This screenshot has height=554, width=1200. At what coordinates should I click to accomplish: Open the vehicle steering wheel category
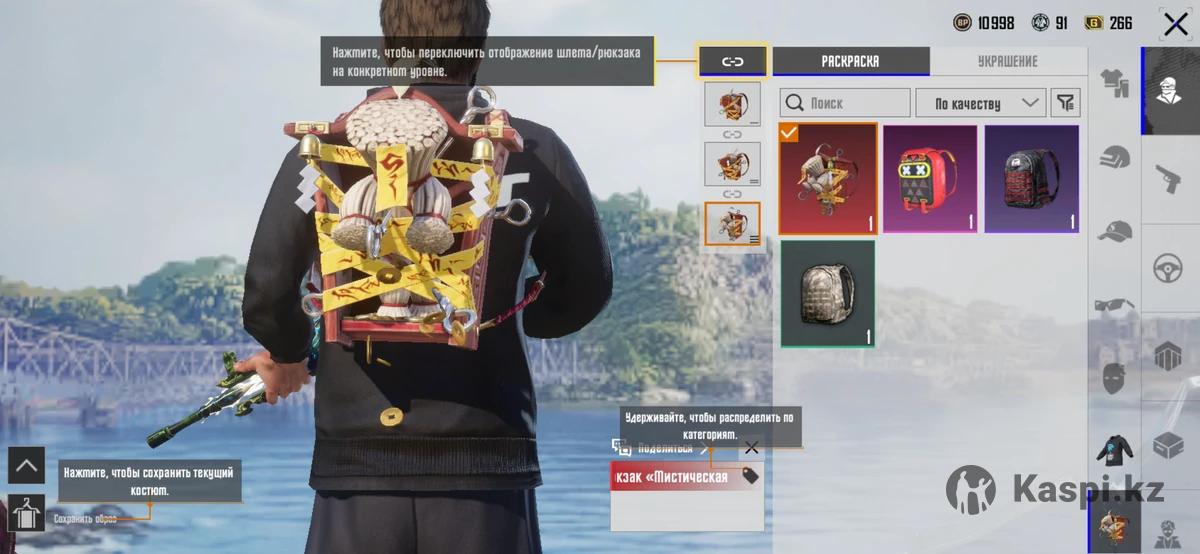tap(1168, 267)
